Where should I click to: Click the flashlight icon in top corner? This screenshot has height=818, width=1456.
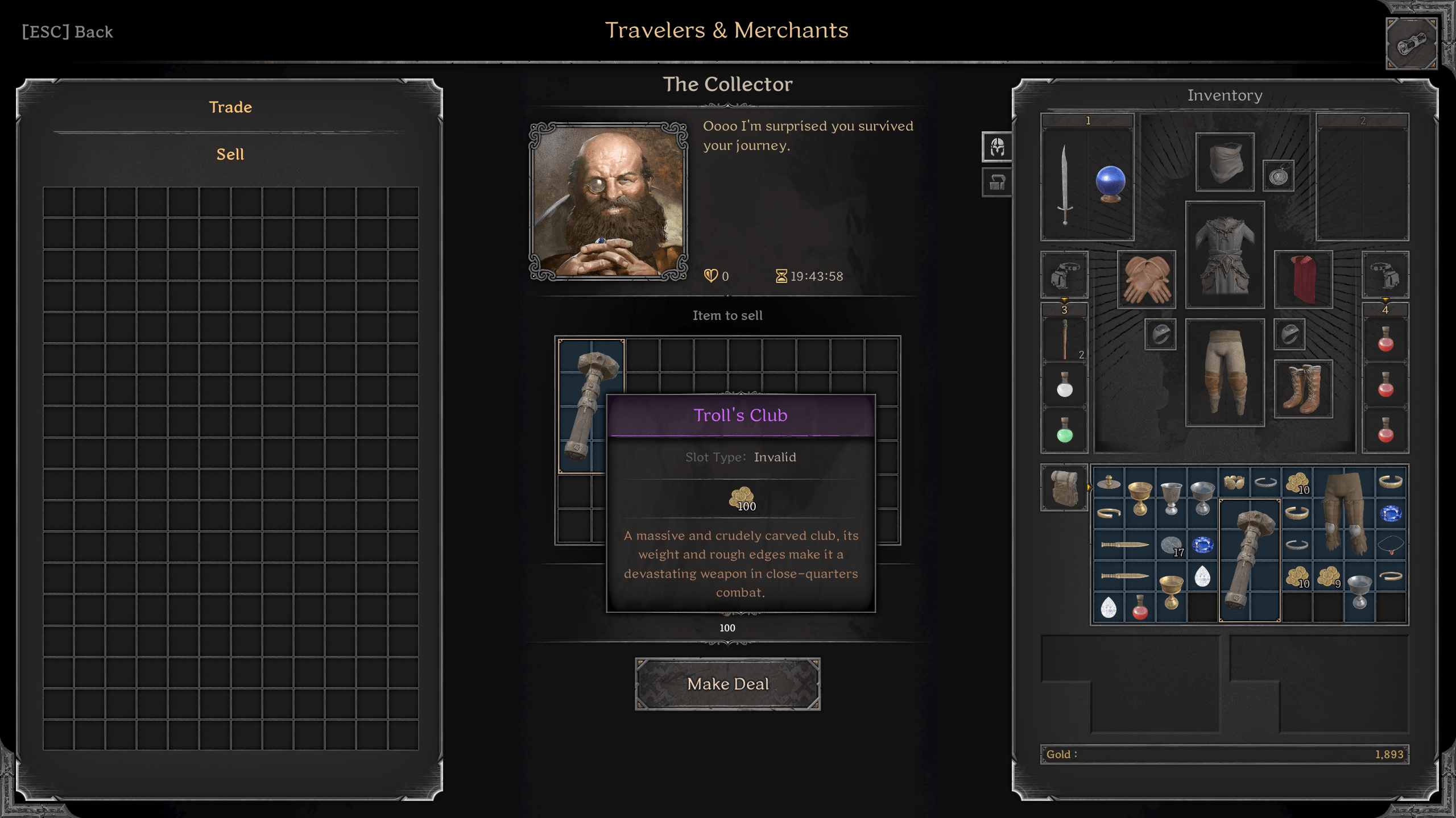point(1411,44)
